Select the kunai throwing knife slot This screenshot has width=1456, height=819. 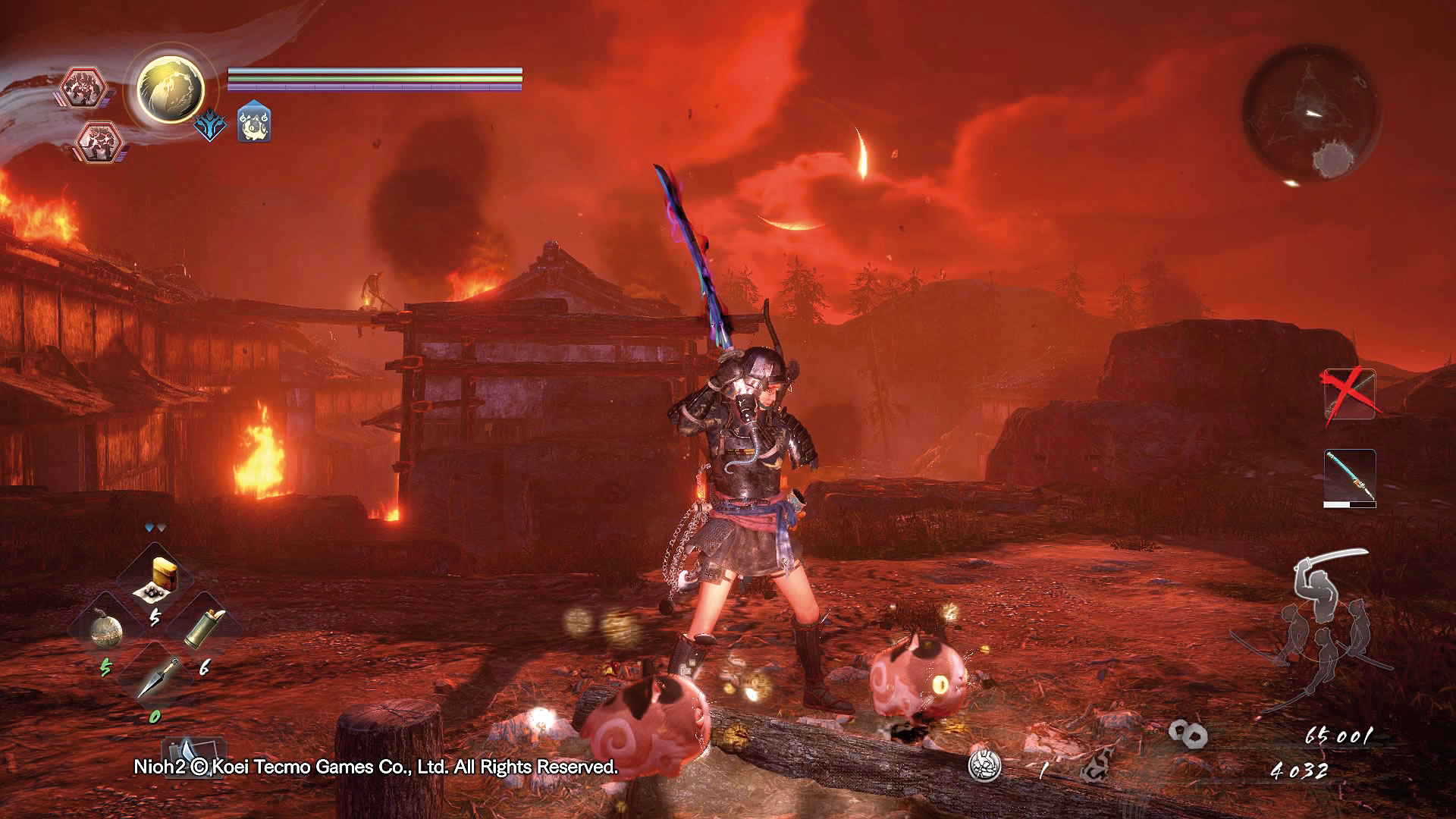pyautogui.click(x=155, y=677)
